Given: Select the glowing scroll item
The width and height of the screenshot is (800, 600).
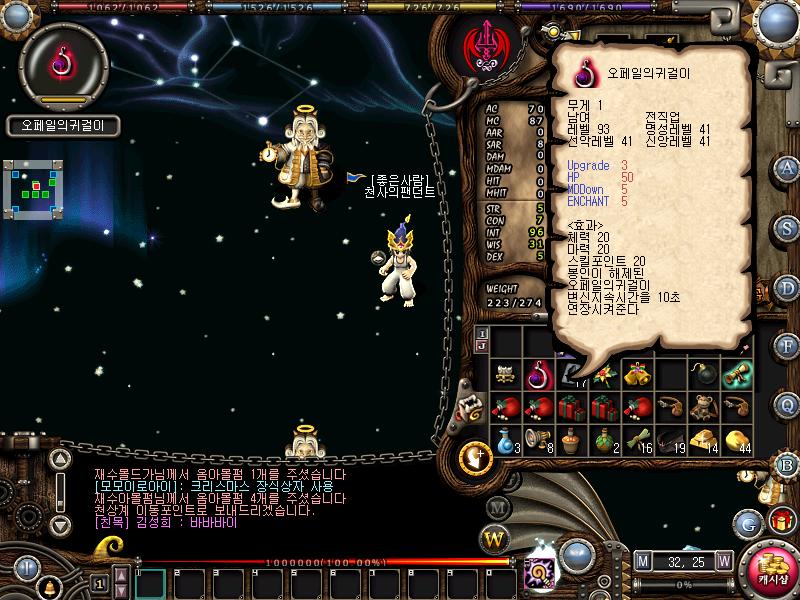Looking at the screenshot, I should (737, 375).
